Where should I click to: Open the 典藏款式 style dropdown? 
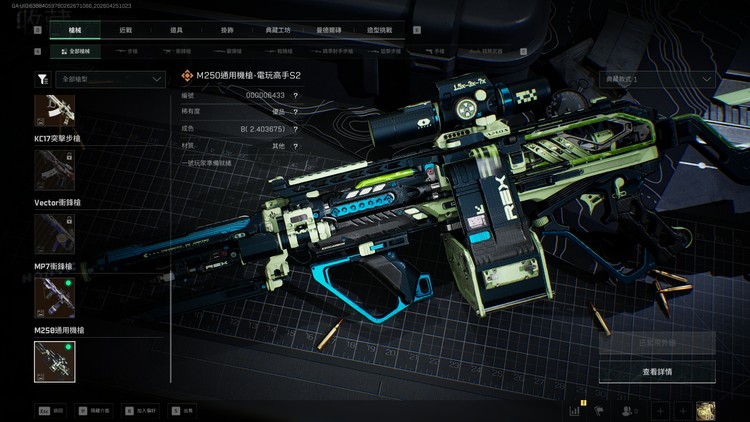657,78
